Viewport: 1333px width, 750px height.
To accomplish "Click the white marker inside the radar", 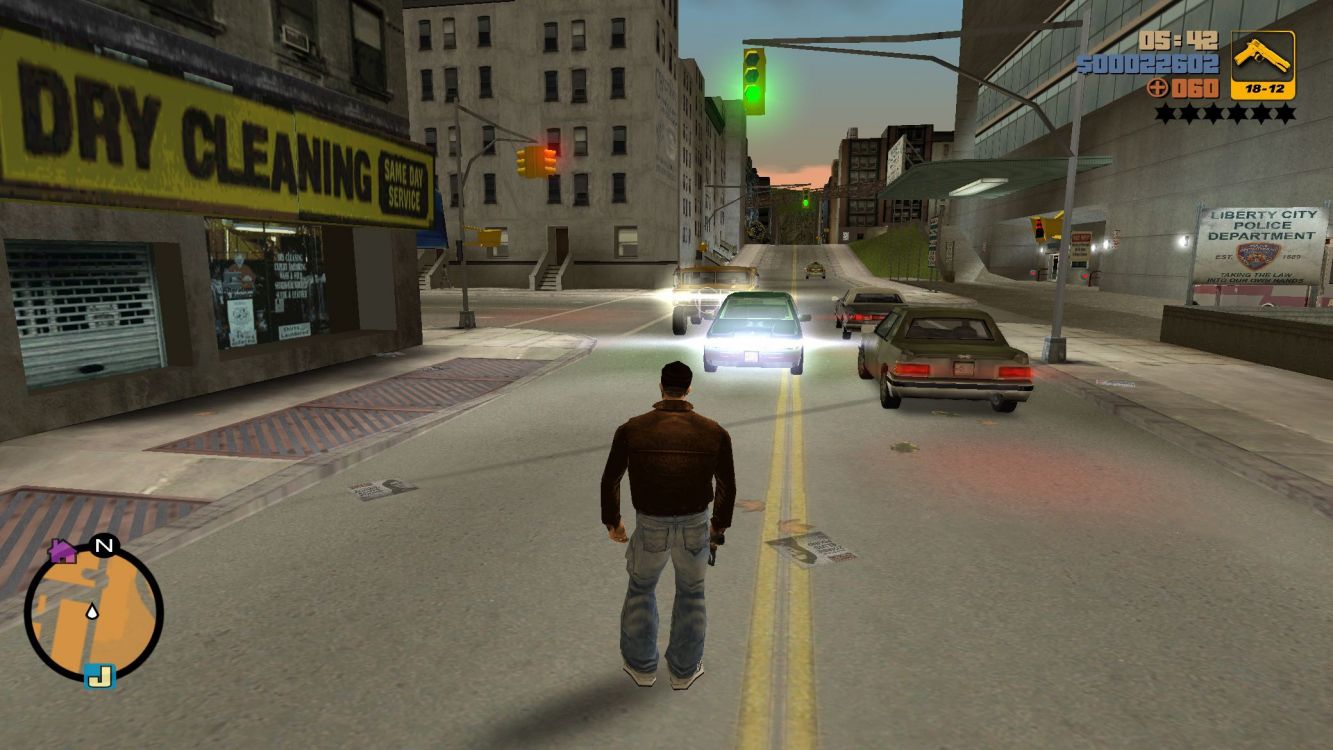I will (x=91, y=611).
